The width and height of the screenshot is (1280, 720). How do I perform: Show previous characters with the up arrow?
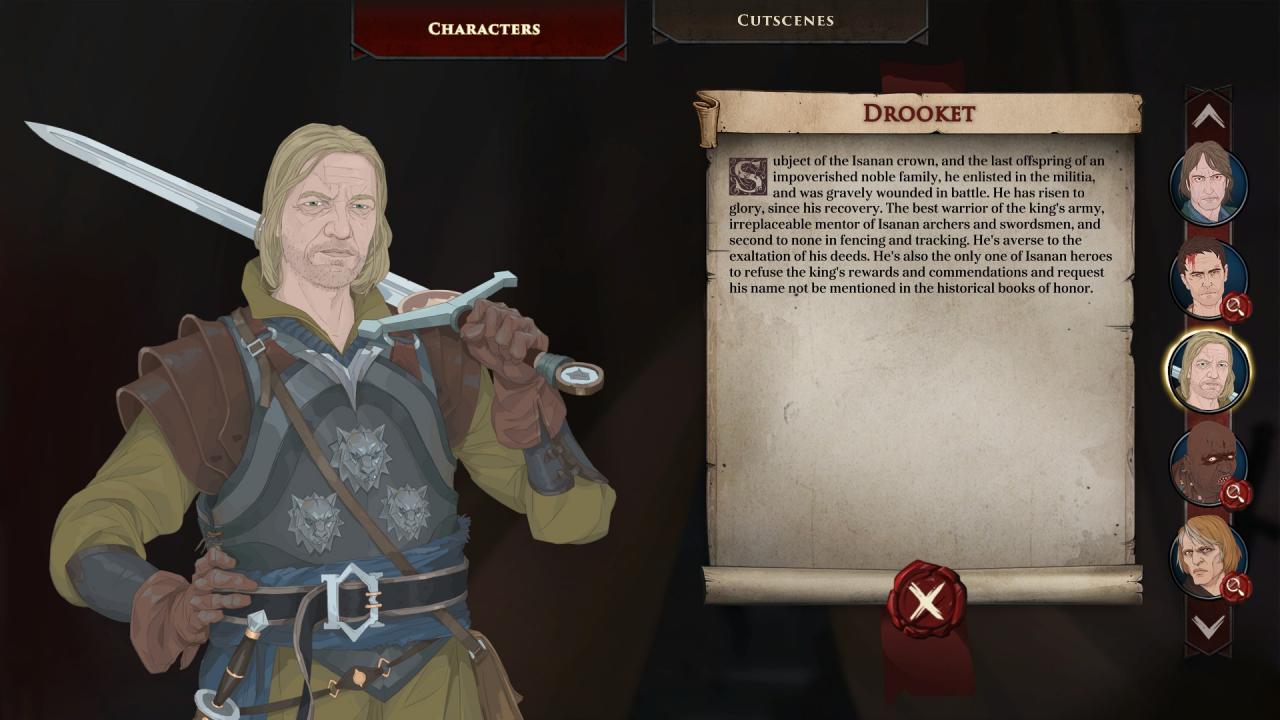[x=1208, y=117]
